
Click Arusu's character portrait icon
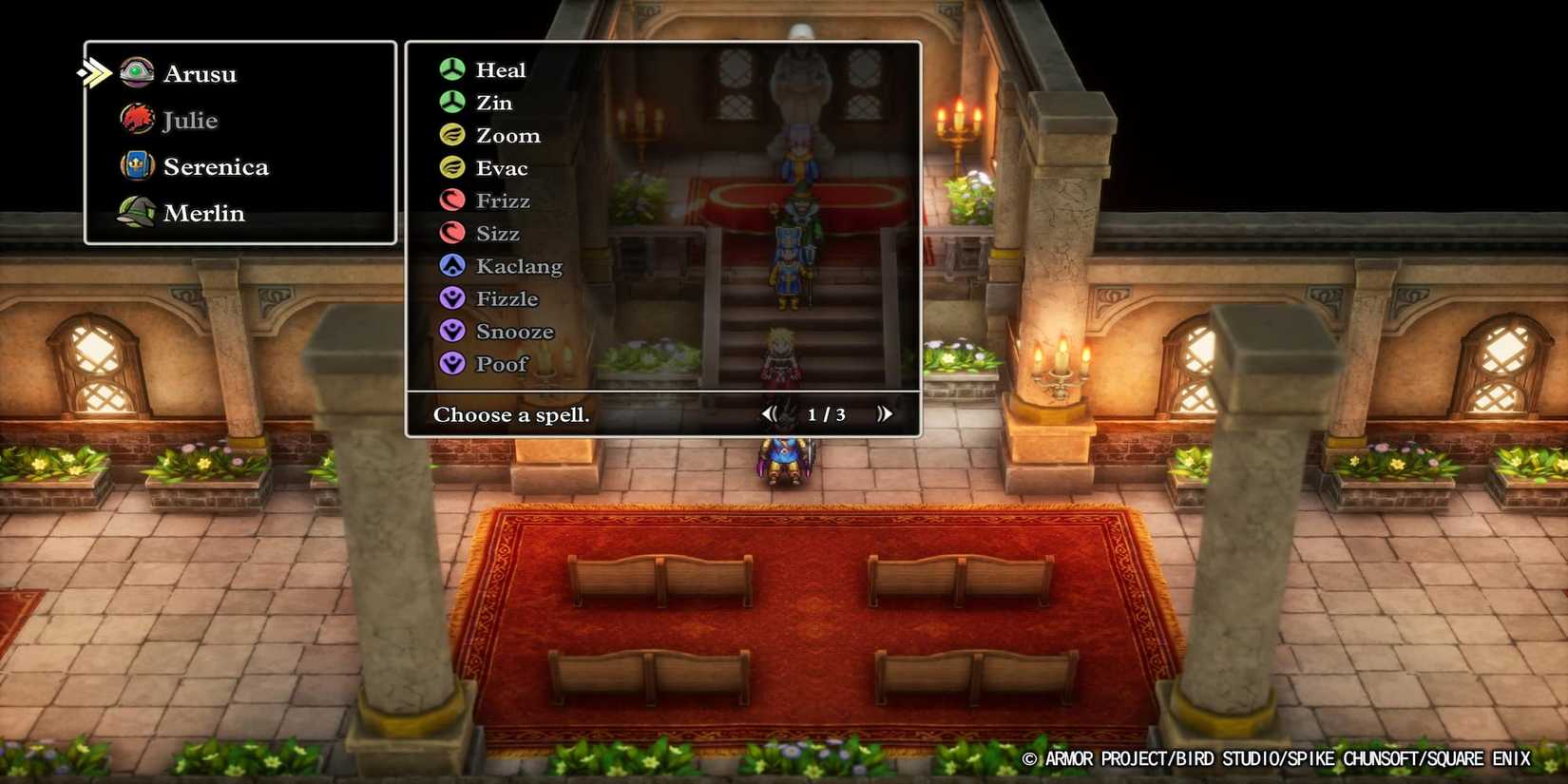(x=138, y=72)
